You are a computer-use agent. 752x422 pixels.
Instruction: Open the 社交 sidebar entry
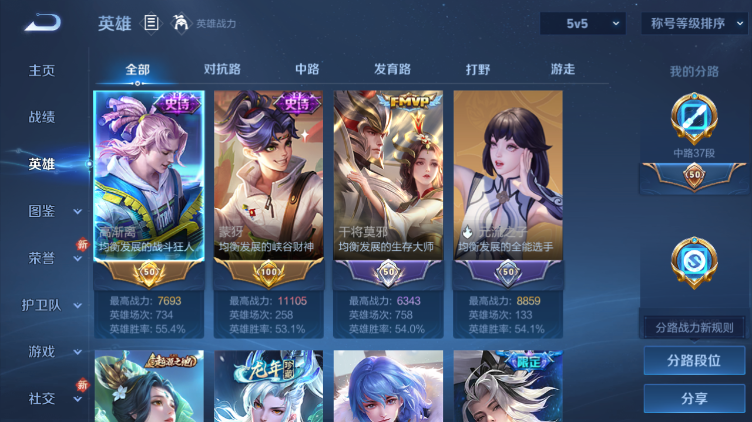[42, 398]
